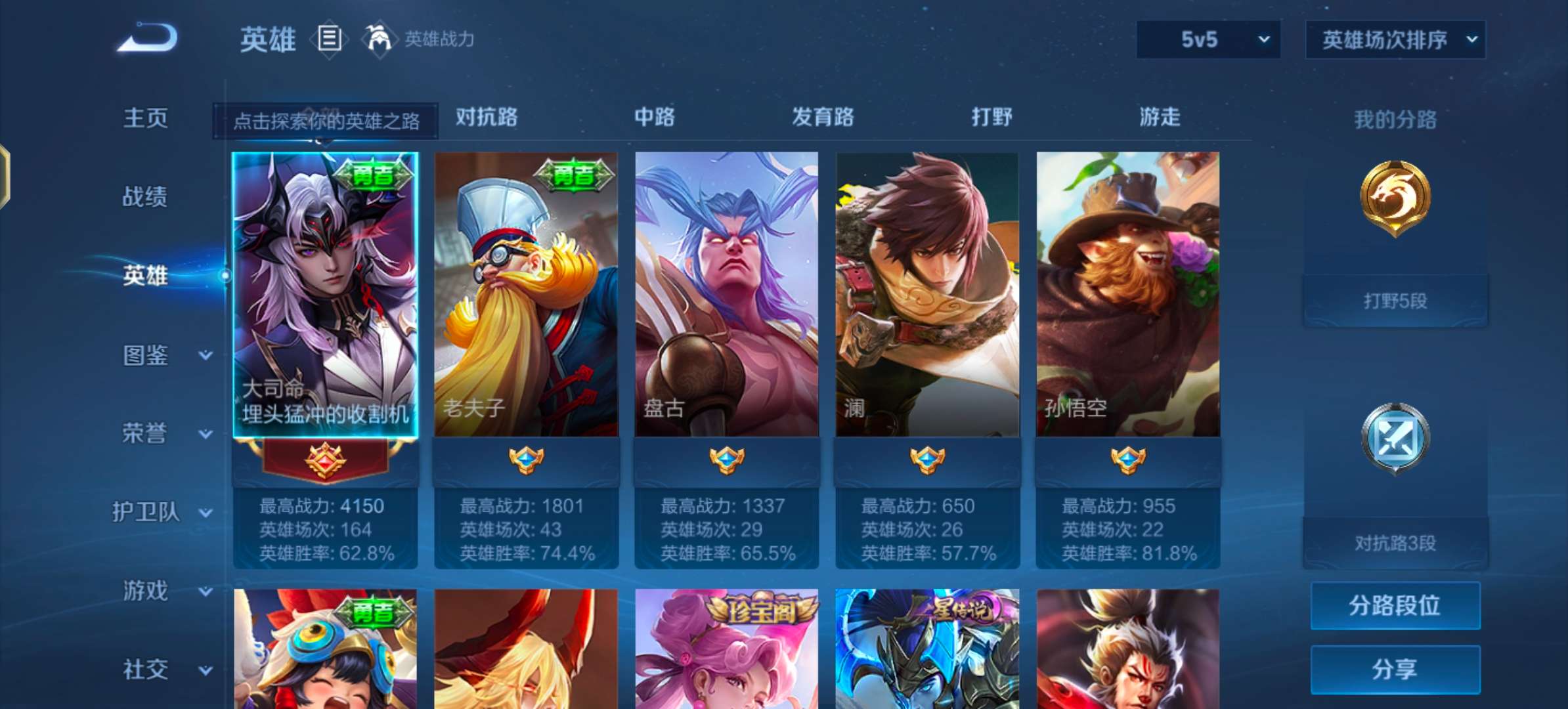
Task: Switch to the 打野 lane tab
Action: pos(991,118)
